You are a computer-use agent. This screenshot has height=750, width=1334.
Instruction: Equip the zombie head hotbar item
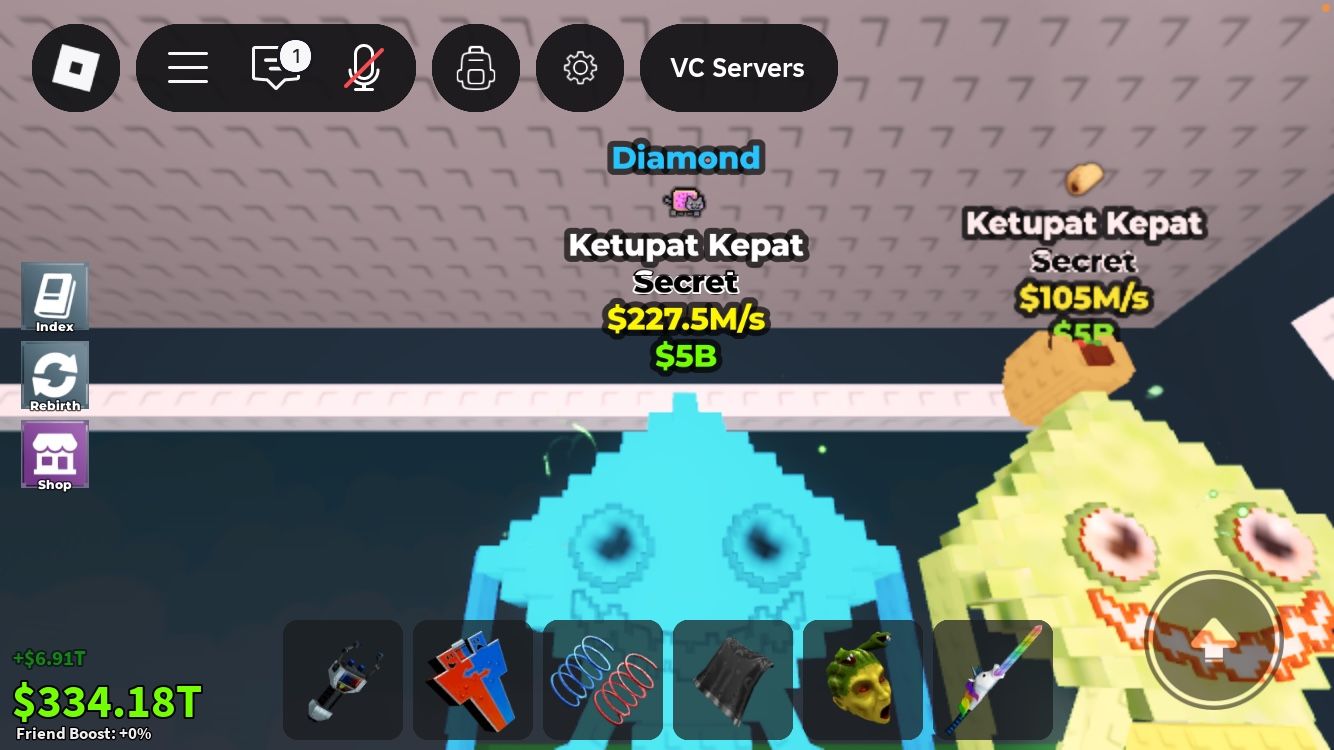pyautogui.click(x=862, y=679)
